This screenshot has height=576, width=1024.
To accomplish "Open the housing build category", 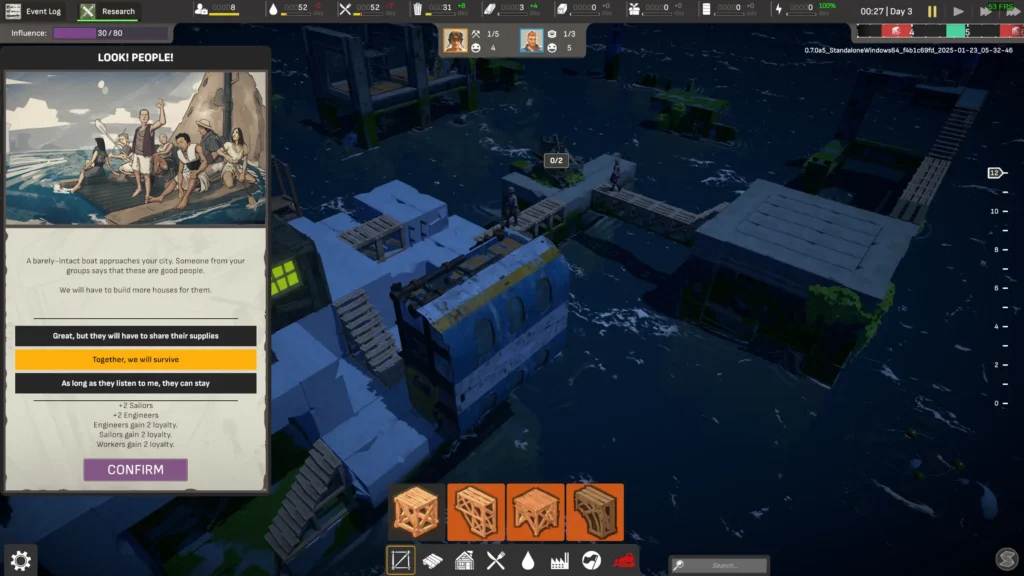I will point(465,561).
